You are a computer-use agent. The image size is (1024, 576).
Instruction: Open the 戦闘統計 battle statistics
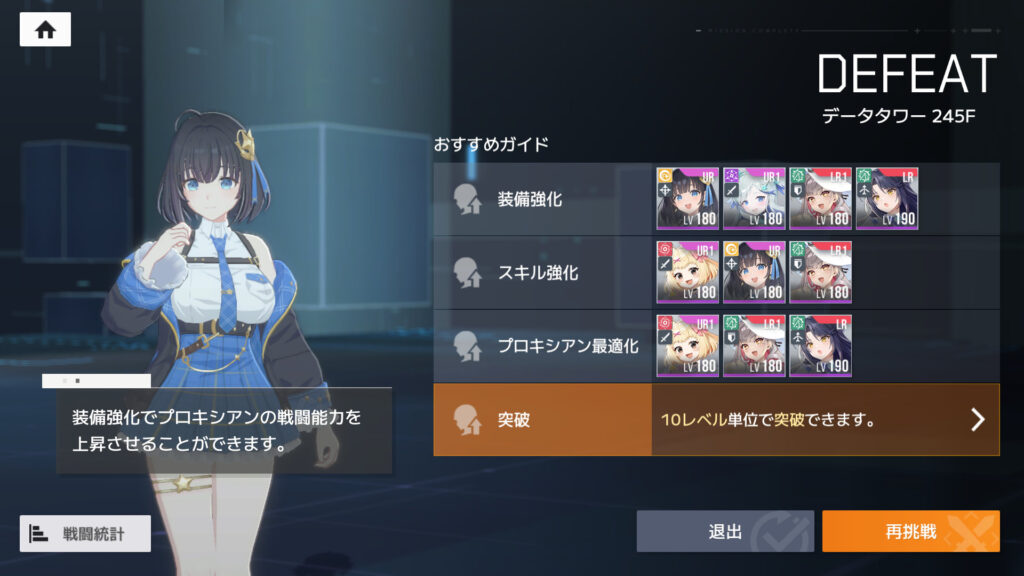coord(85,533)
